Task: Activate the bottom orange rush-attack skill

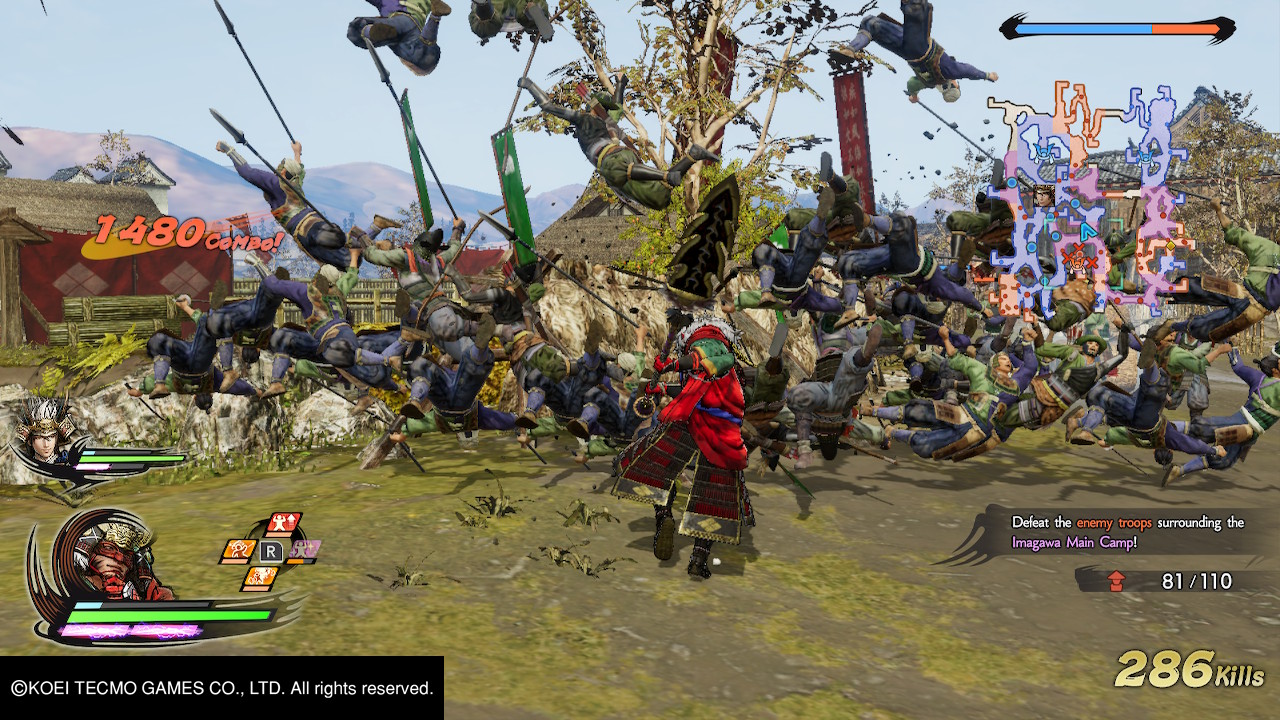Action: pos(261,577)
